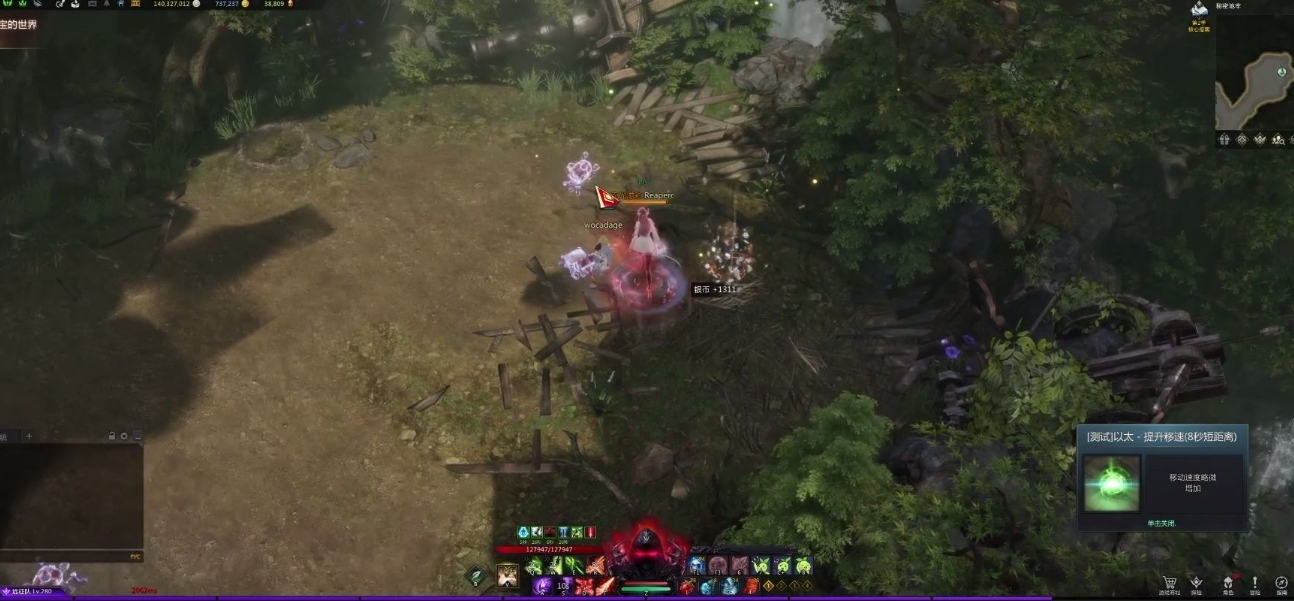Open the exclamation mark adventure menu
This screenshot has width=1294, height=601.
click(x=1254, y=583)
